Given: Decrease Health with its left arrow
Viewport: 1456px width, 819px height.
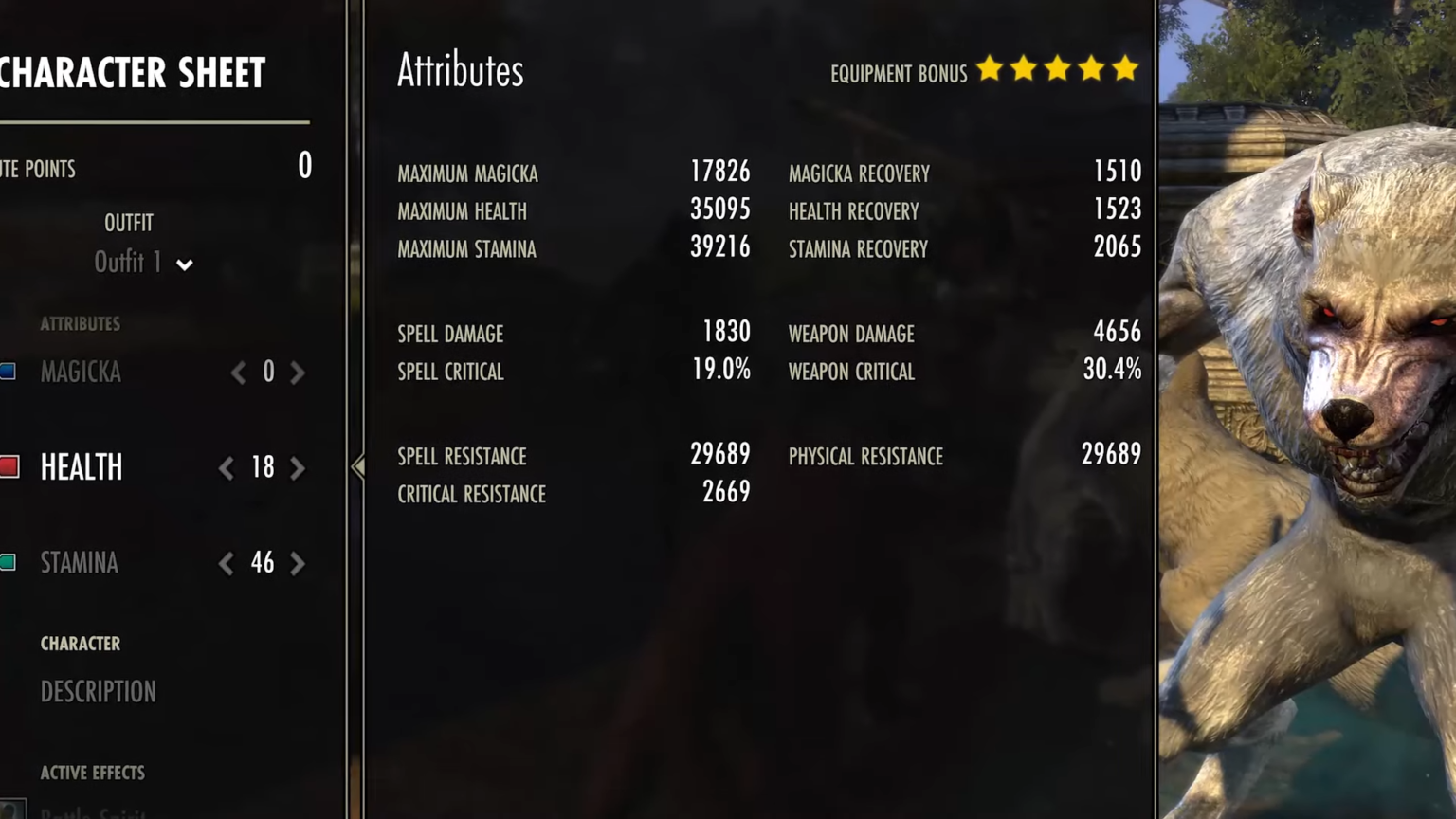Looking at the screenshot, I should 226,467.
